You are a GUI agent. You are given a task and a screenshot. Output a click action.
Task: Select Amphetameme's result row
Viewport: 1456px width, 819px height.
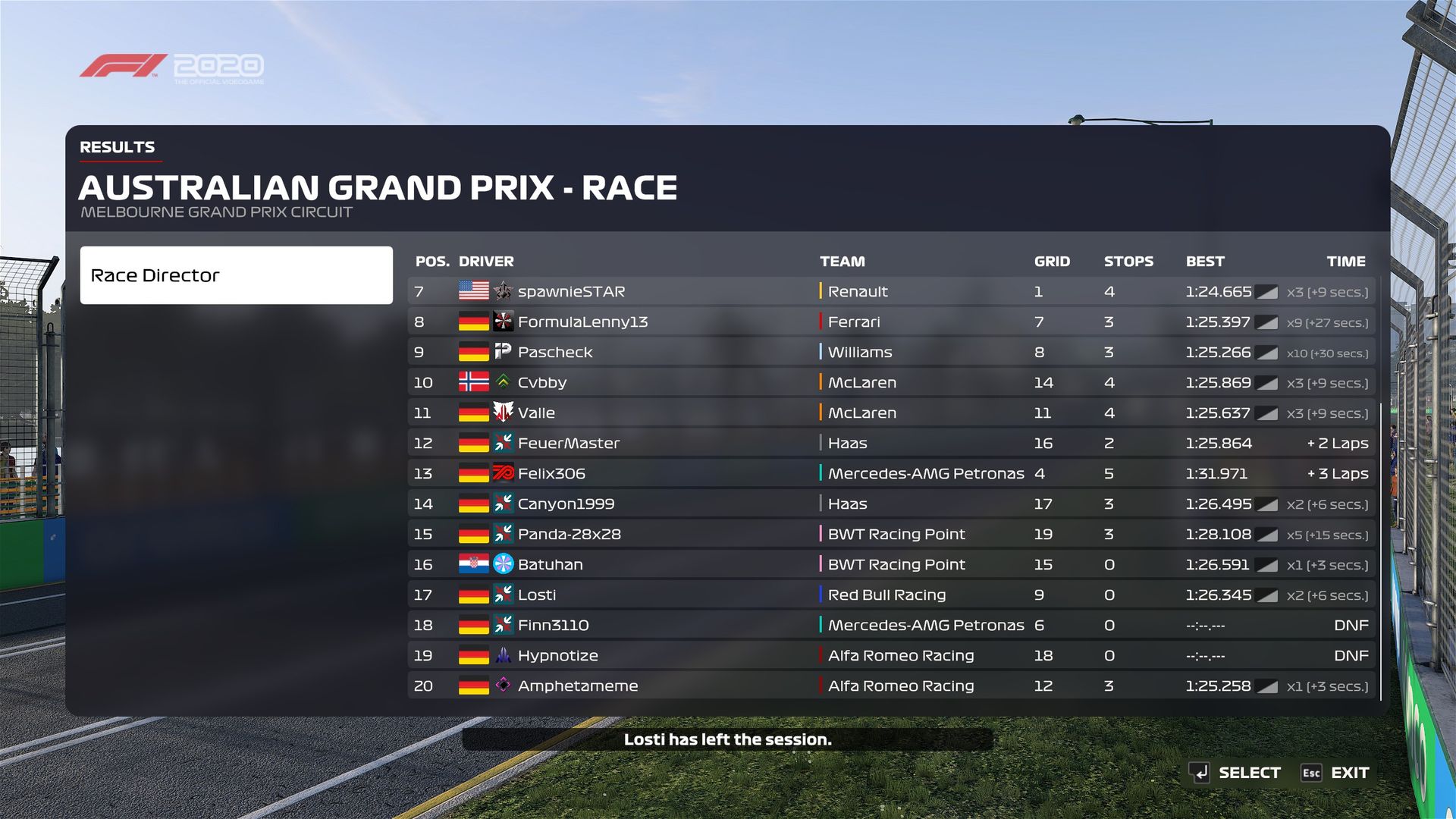point(890,686)
